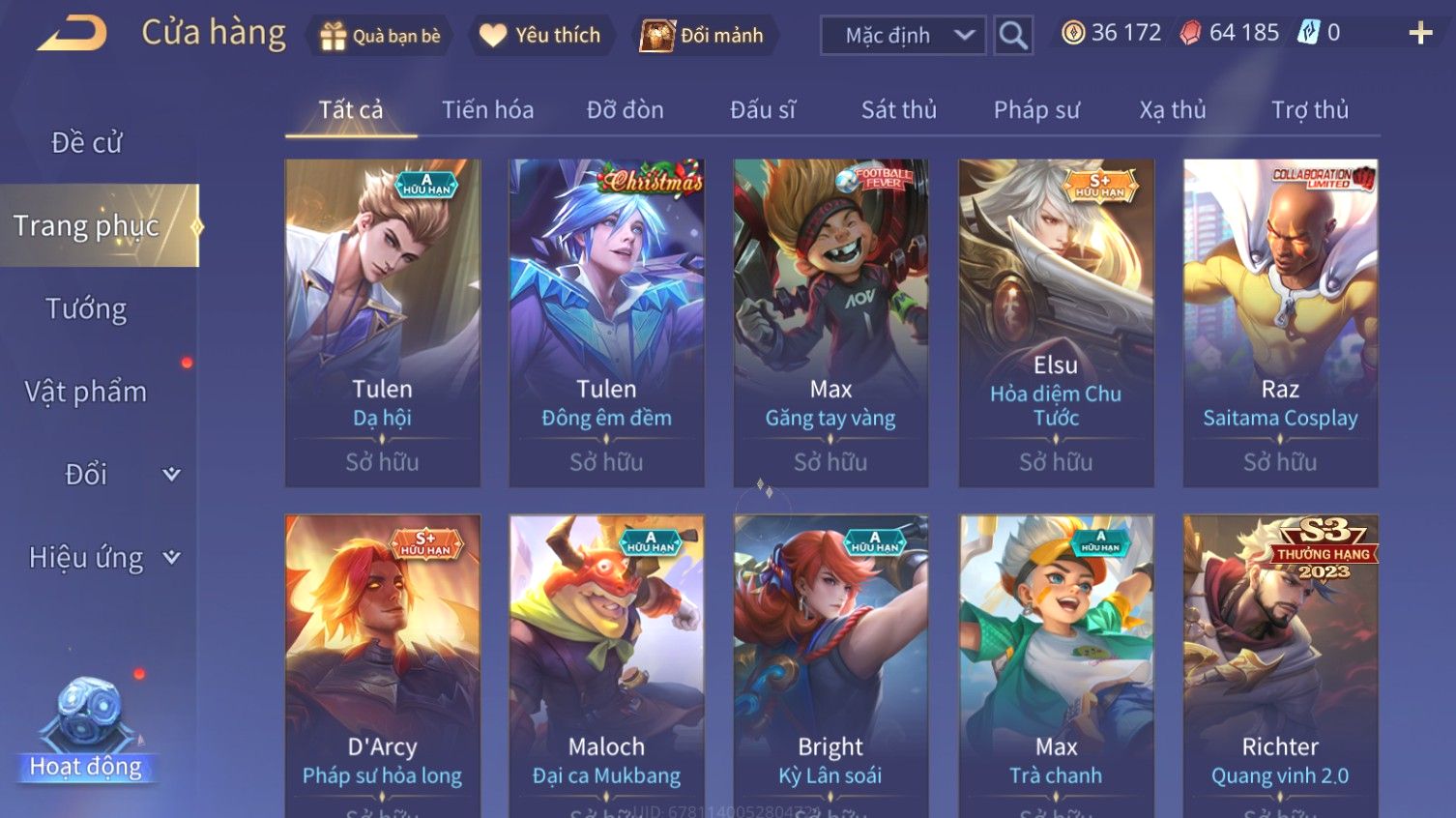Add currency with the plus button
1456x818 pixels.
tap(1420, 34)
